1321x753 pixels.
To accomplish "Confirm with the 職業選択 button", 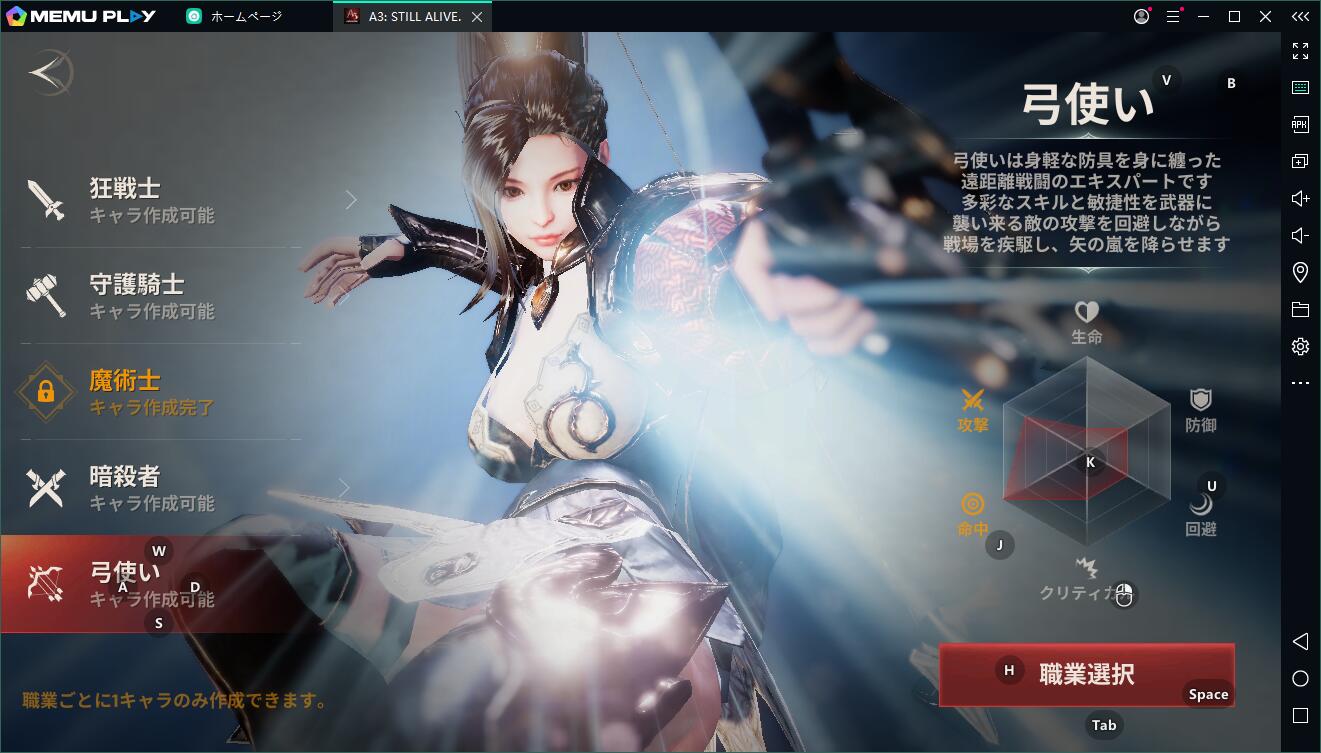I will click(1086, 674).
